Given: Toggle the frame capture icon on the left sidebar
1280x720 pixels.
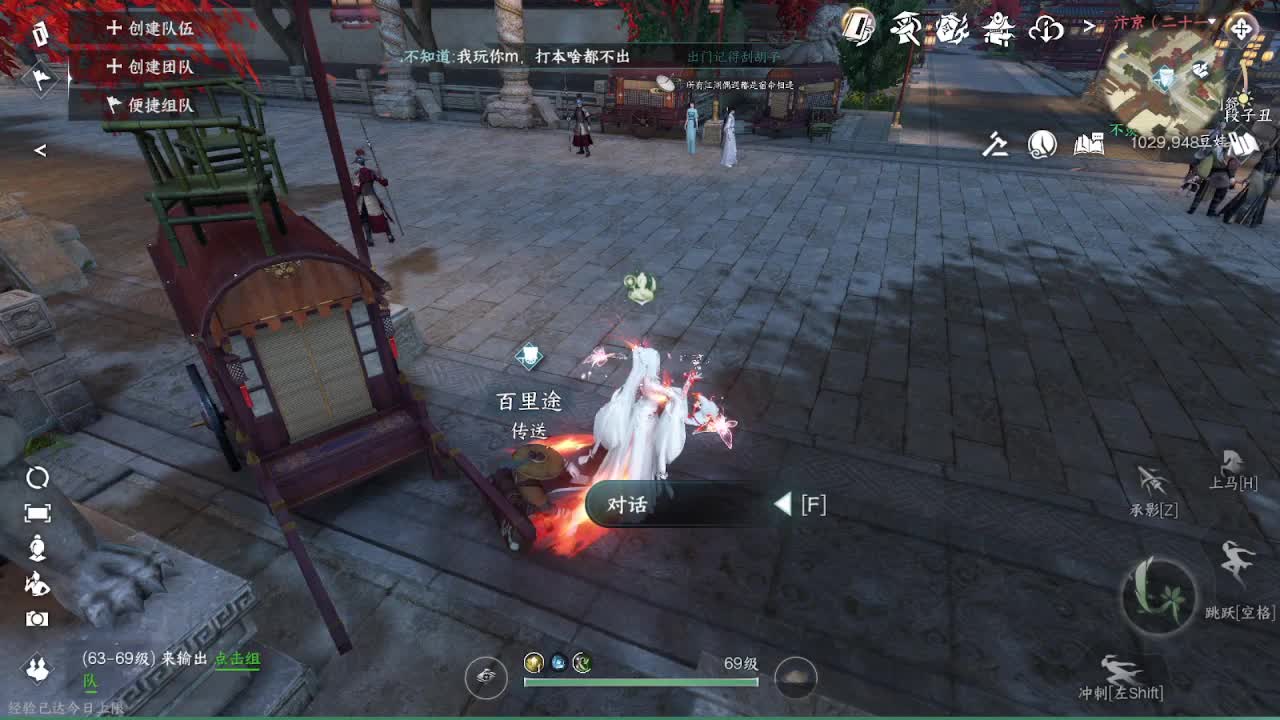Looking at the screenshot, I should click(36, 513).
